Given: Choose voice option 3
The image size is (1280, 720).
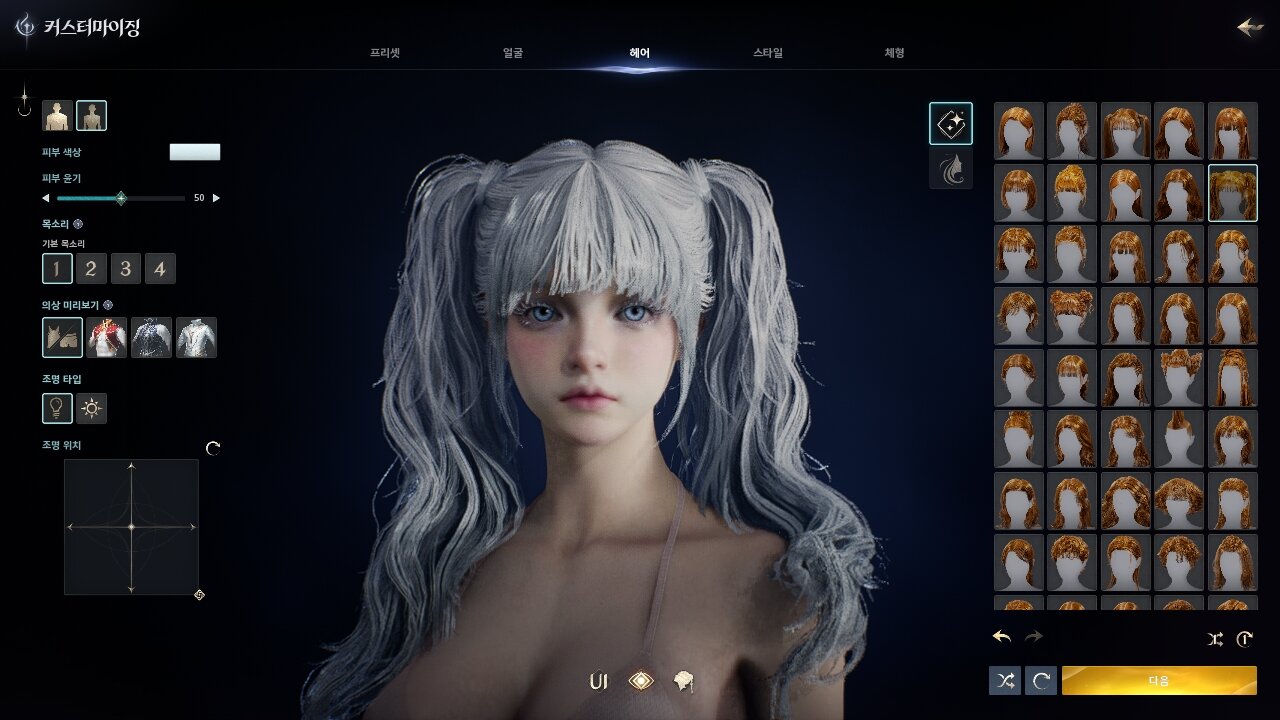Looking at the screenshot, I should click(125, 268).
